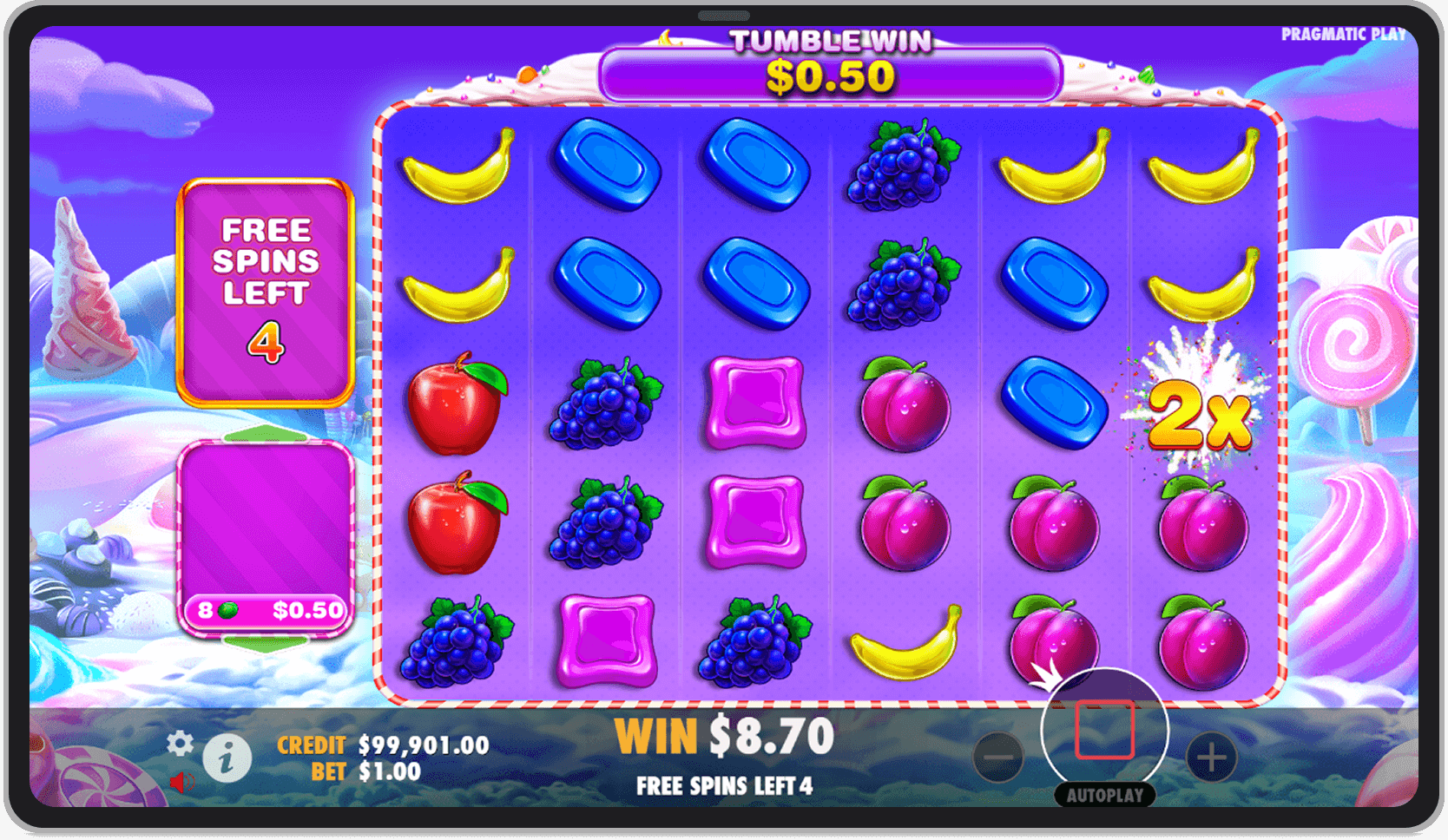Expand the Free Spins Left panel
This screenshot has width=1448, height=840.
pyautogui.click(x=264, y=286)
